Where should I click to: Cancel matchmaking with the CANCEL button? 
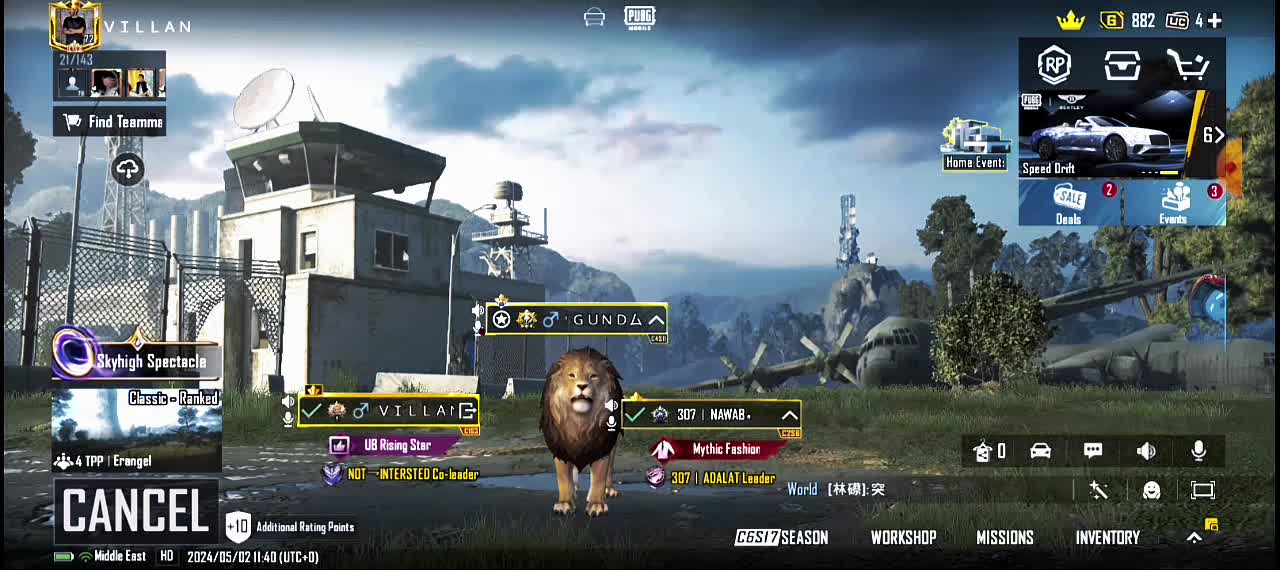tap(135, 512)
